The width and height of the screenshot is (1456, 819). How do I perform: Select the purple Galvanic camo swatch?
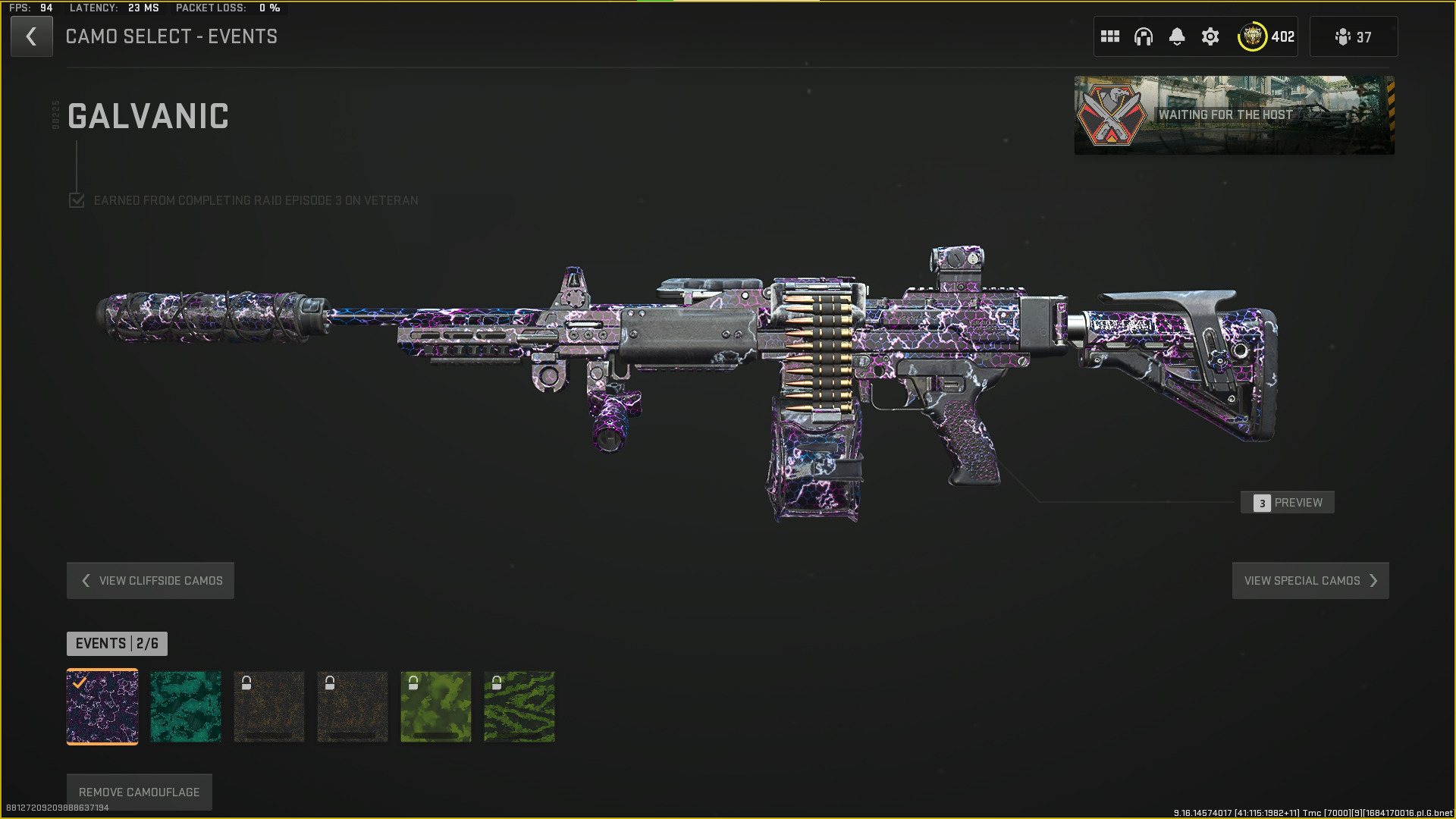click(x=102, y=707)
